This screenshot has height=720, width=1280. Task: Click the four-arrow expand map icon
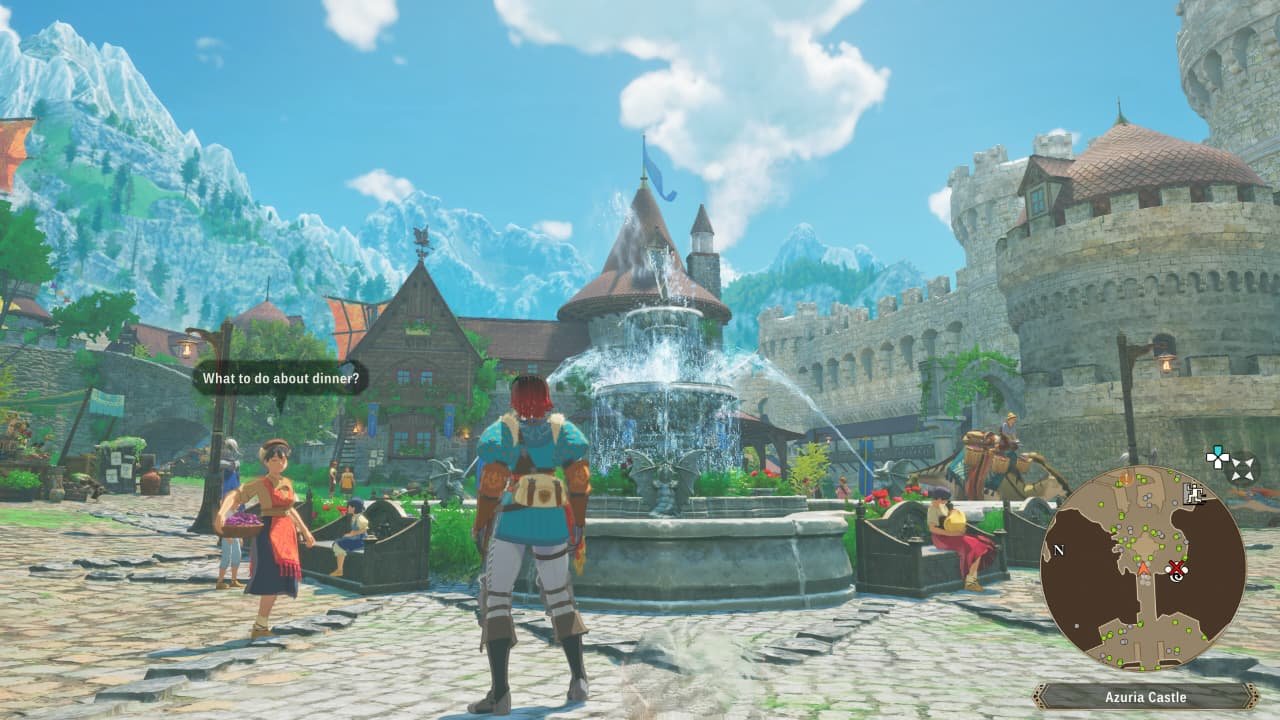point(1243,468)
